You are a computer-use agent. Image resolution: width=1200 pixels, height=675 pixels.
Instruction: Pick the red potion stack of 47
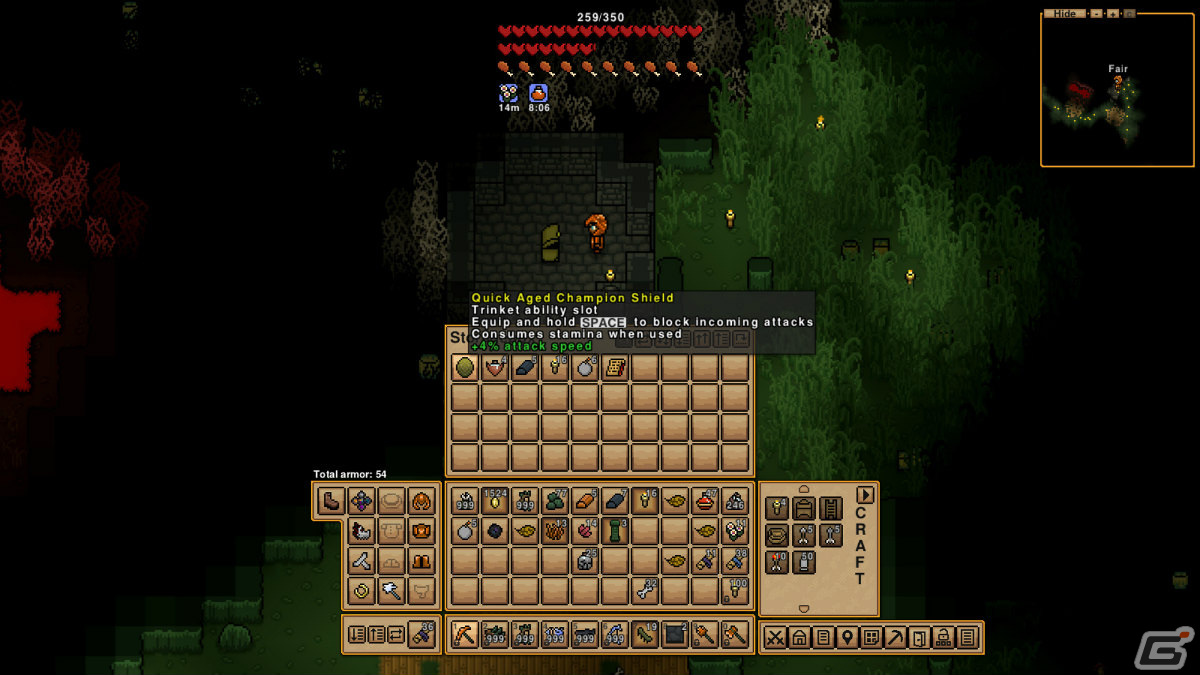705,501
